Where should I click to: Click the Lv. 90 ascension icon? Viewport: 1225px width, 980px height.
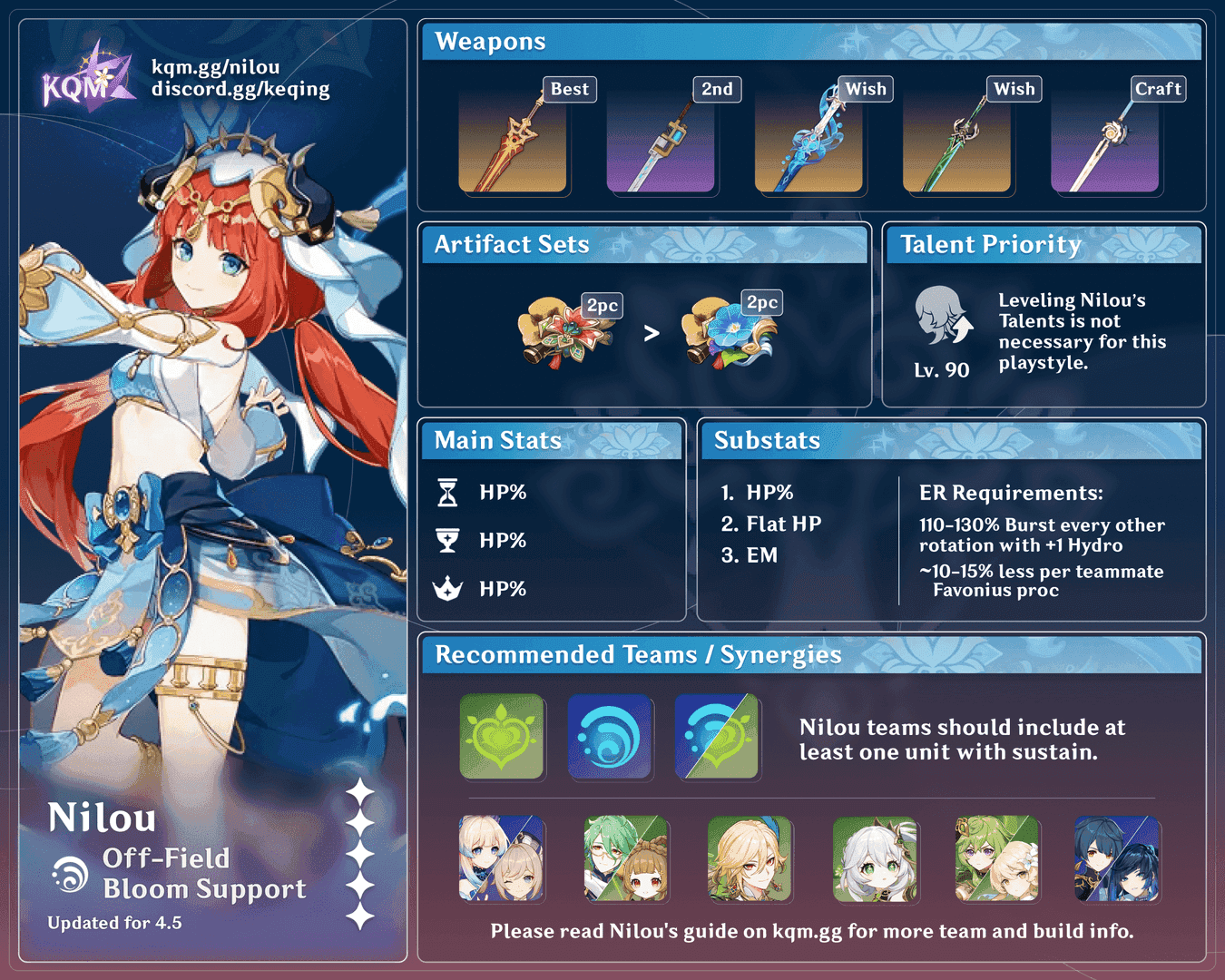[x=942, y=317]
